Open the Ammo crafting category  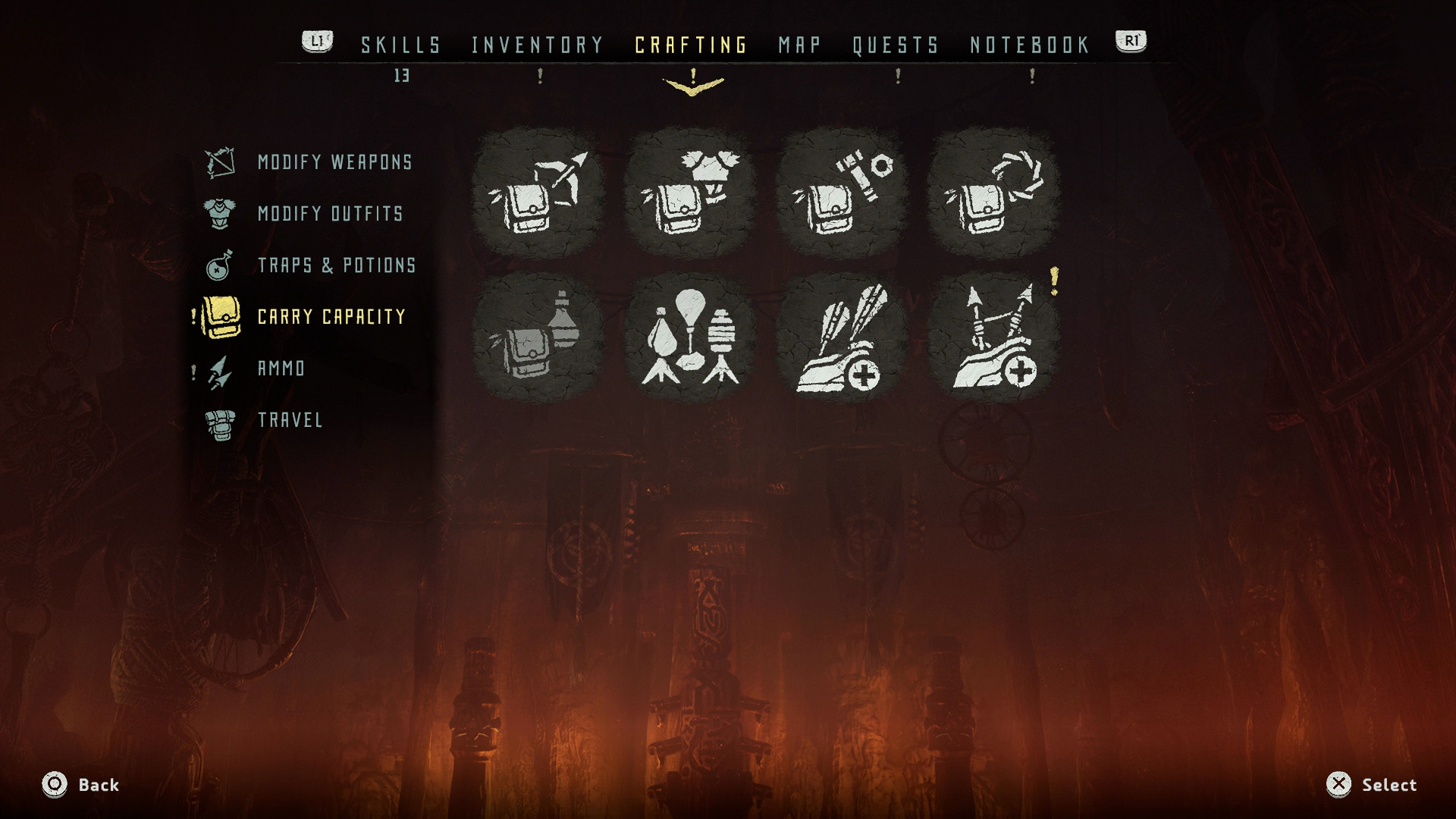(x=281, y=369)
